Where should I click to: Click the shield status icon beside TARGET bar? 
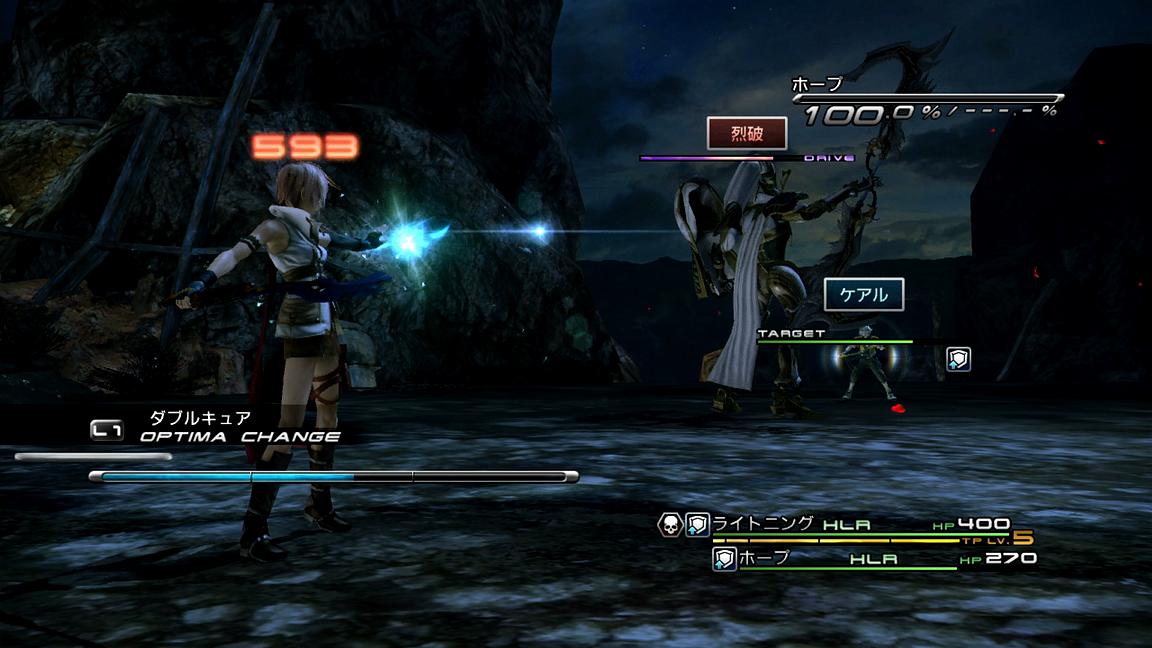(958, 359)
